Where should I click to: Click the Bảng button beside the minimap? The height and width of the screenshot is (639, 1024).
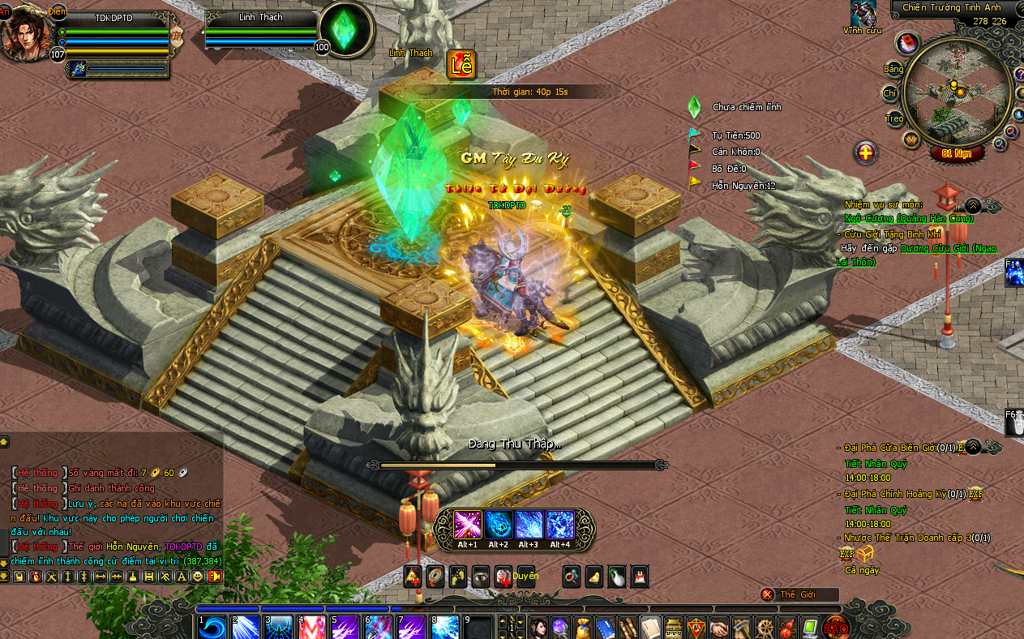click(892, 69)
